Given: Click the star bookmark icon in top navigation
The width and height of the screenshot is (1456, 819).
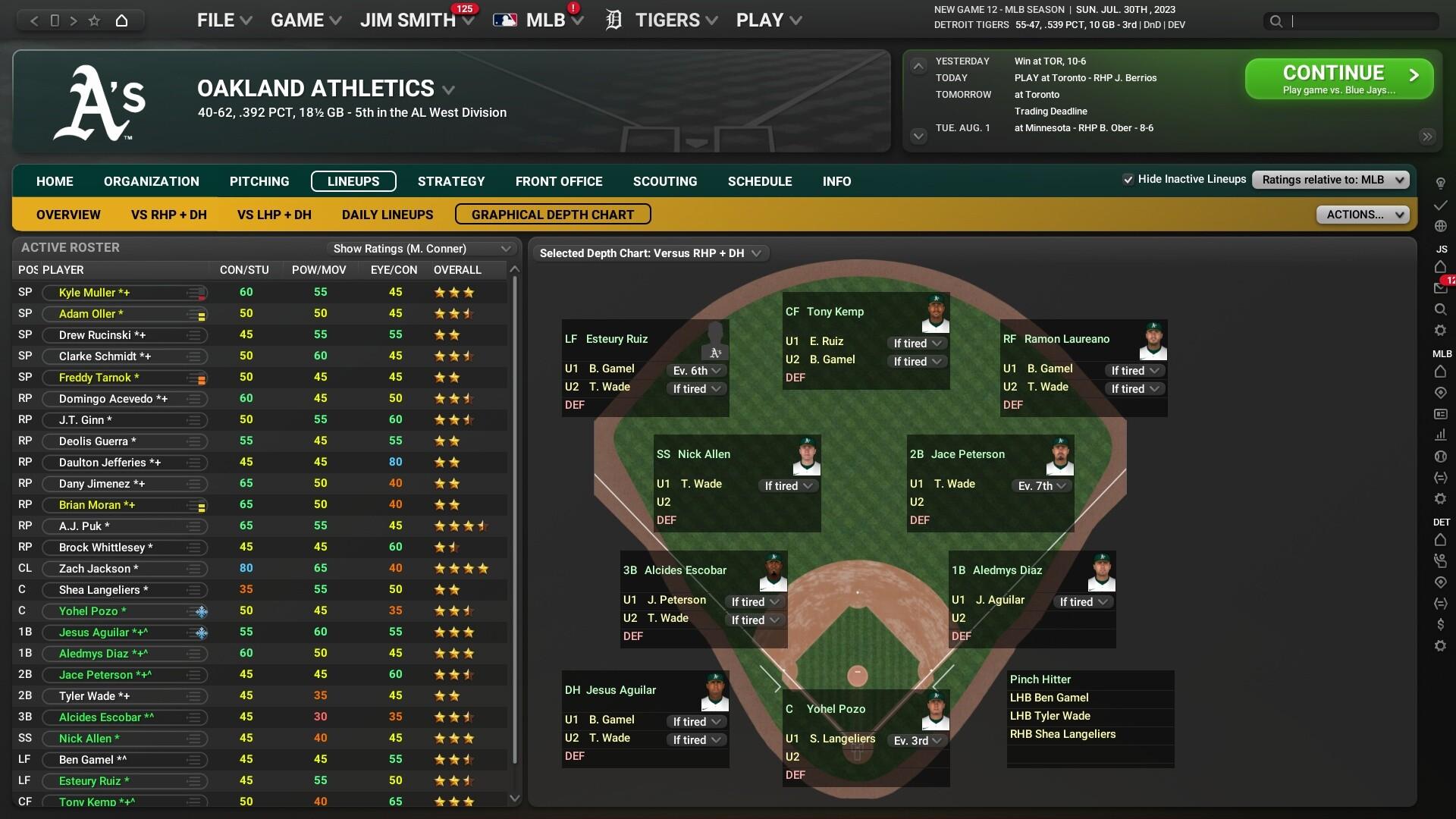Looking at the screenshot, I should pyautogui.click(x=93, y=20).
